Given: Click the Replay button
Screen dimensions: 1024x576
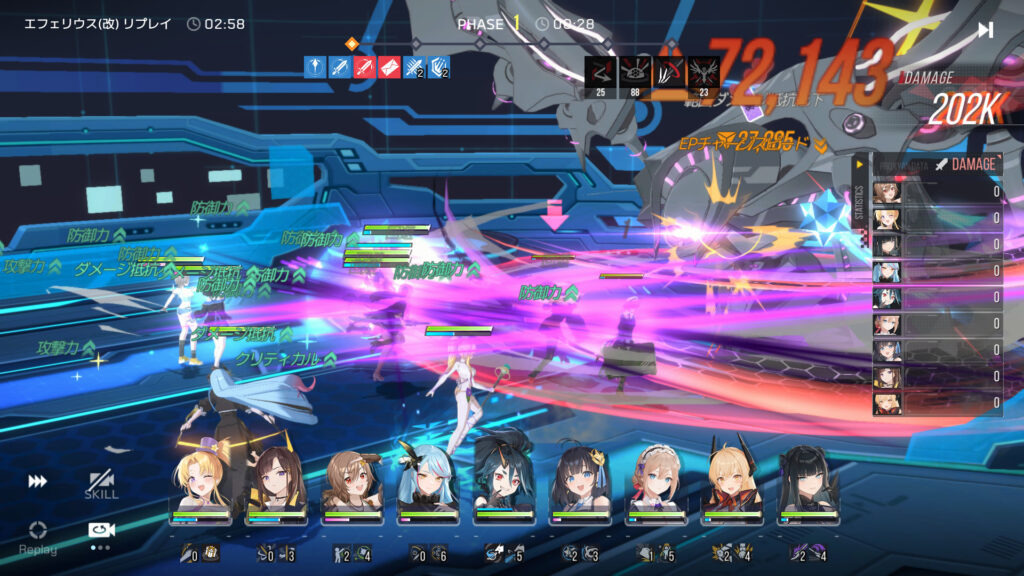Looking at the screenshot, I should point(37,535).
